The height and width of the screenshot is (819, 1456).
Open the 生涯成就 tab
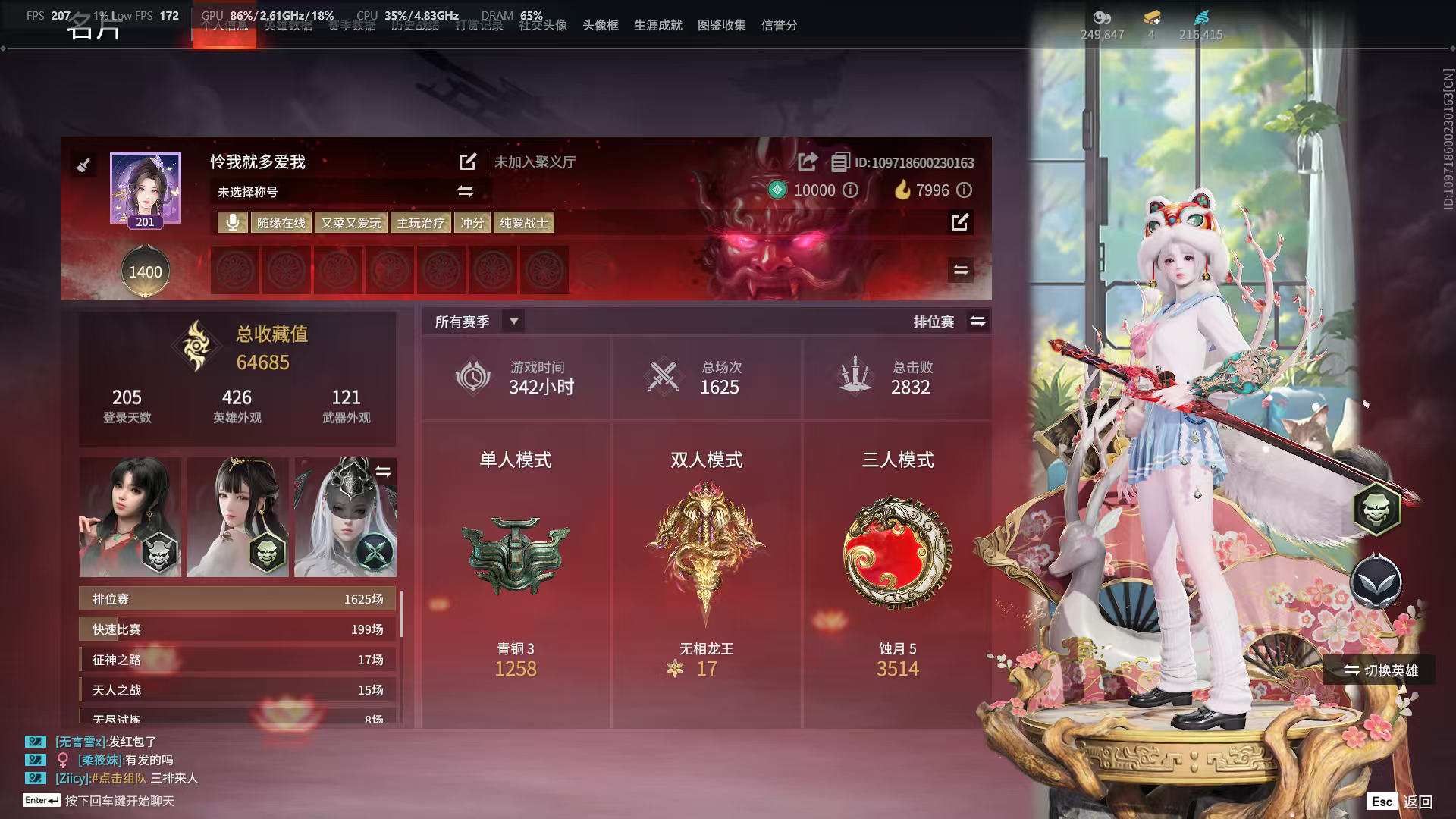pos(657,25)
